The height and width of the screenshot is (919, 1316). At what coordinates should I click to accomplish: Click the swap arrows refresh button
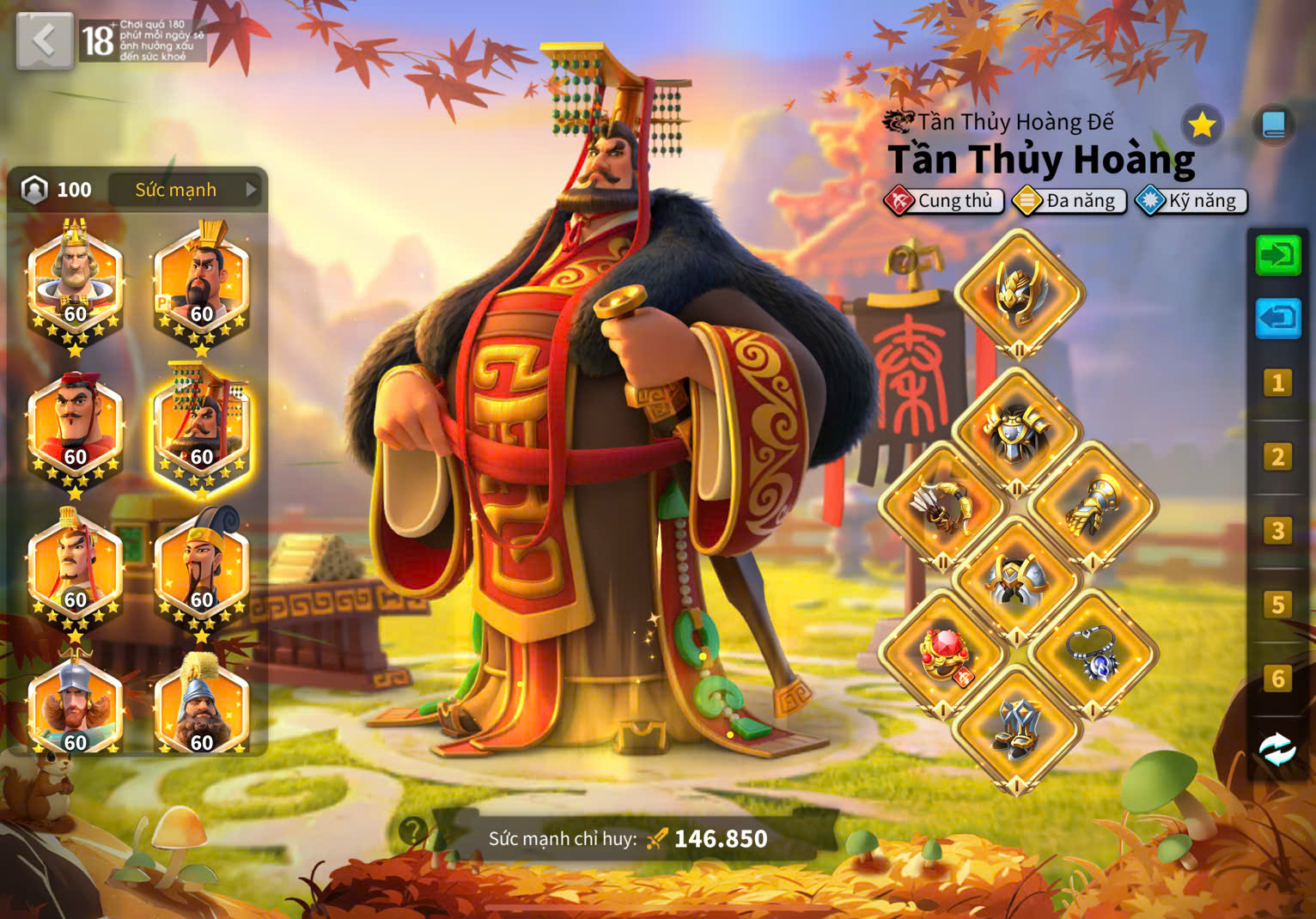click(x=1277, y=749)
